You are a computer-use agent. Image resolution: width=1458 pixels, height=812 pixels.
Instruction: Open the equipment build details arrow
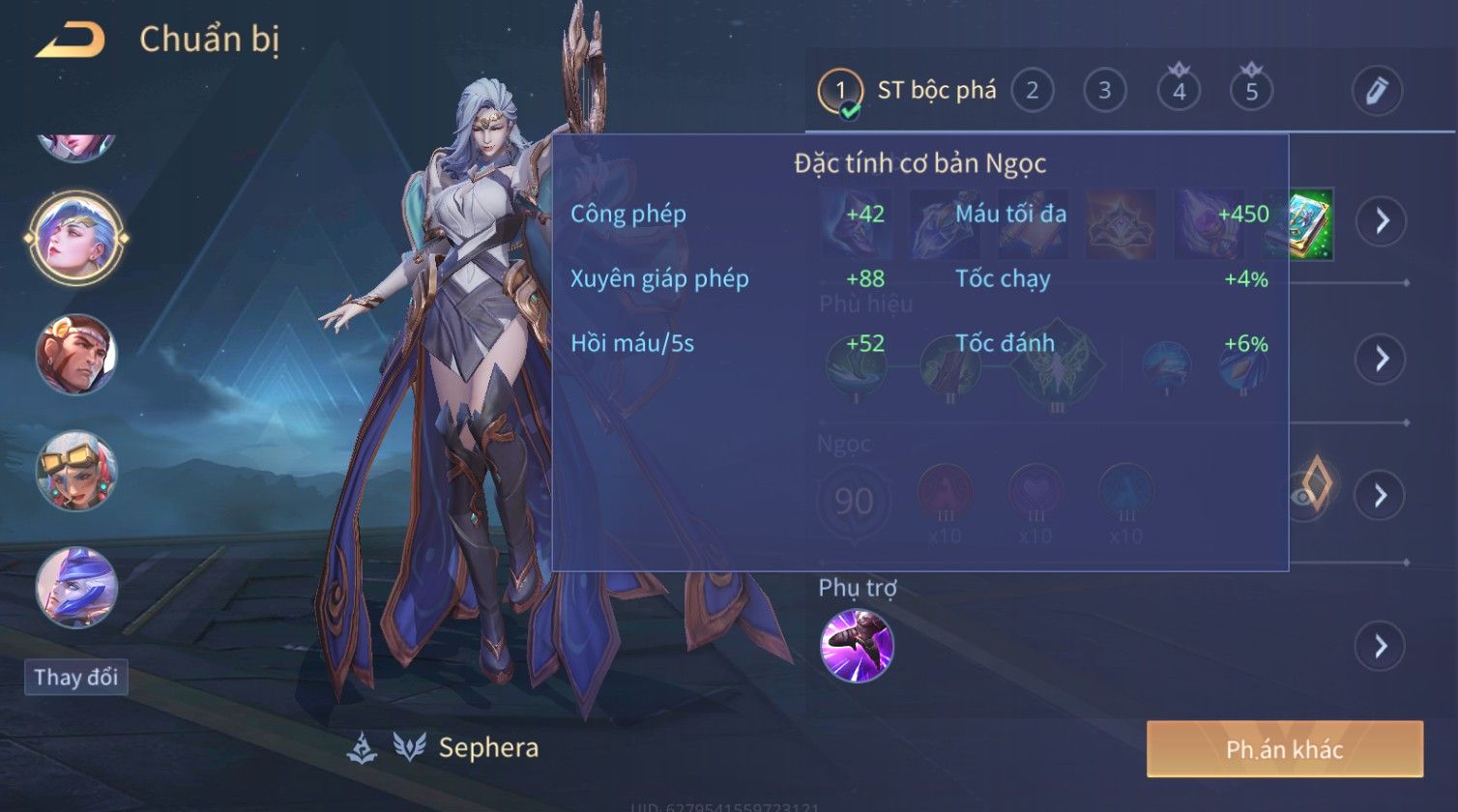1381,221
